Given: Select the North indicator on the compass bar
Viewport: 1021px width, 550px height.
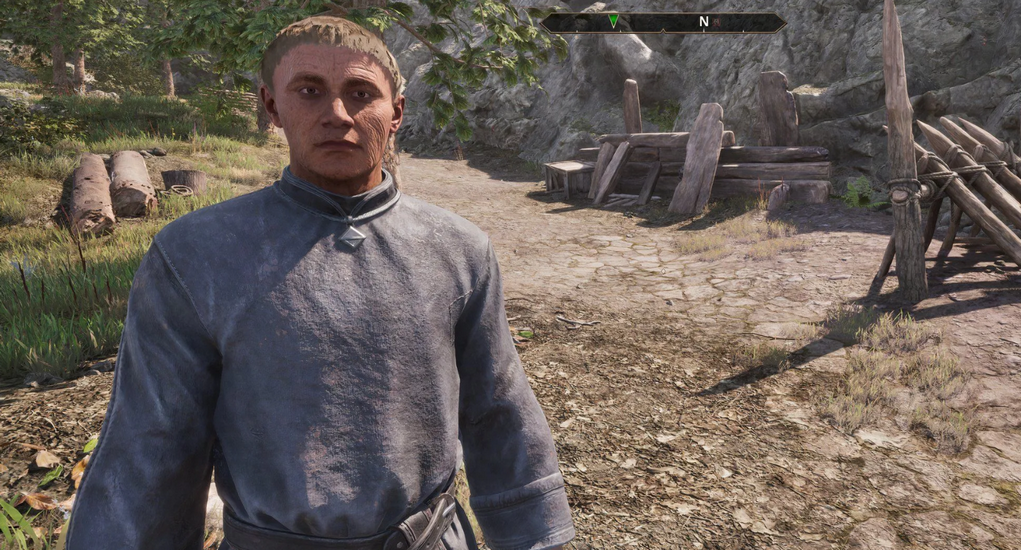Looking at the screenshot, I should click(703, 21).
